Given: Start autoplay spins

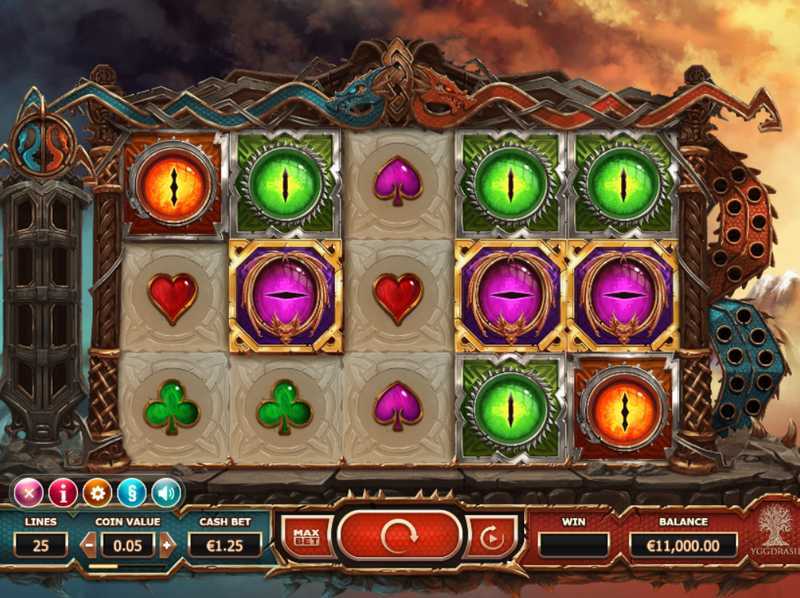Looking at the screenshot, I should 491,538.
